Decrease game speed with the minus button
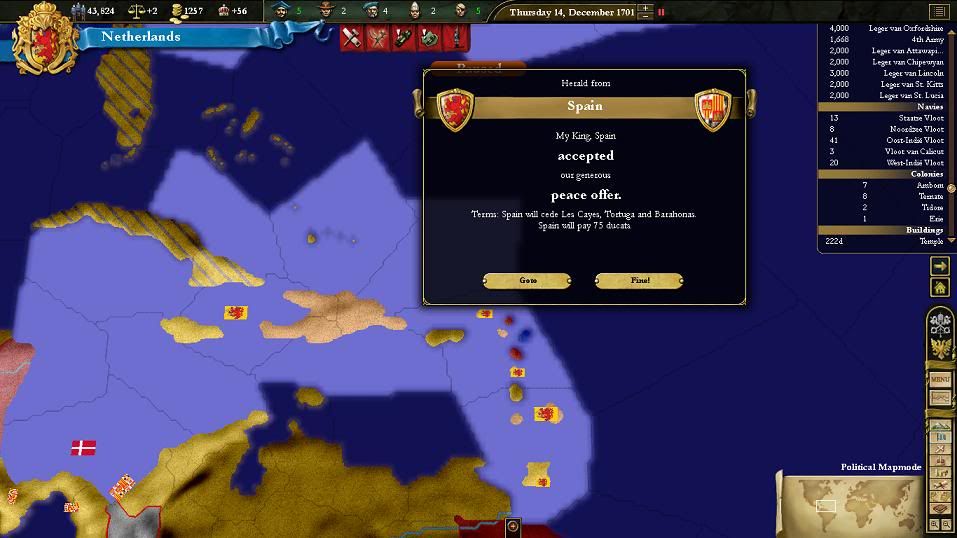 (x=646, y=17)
